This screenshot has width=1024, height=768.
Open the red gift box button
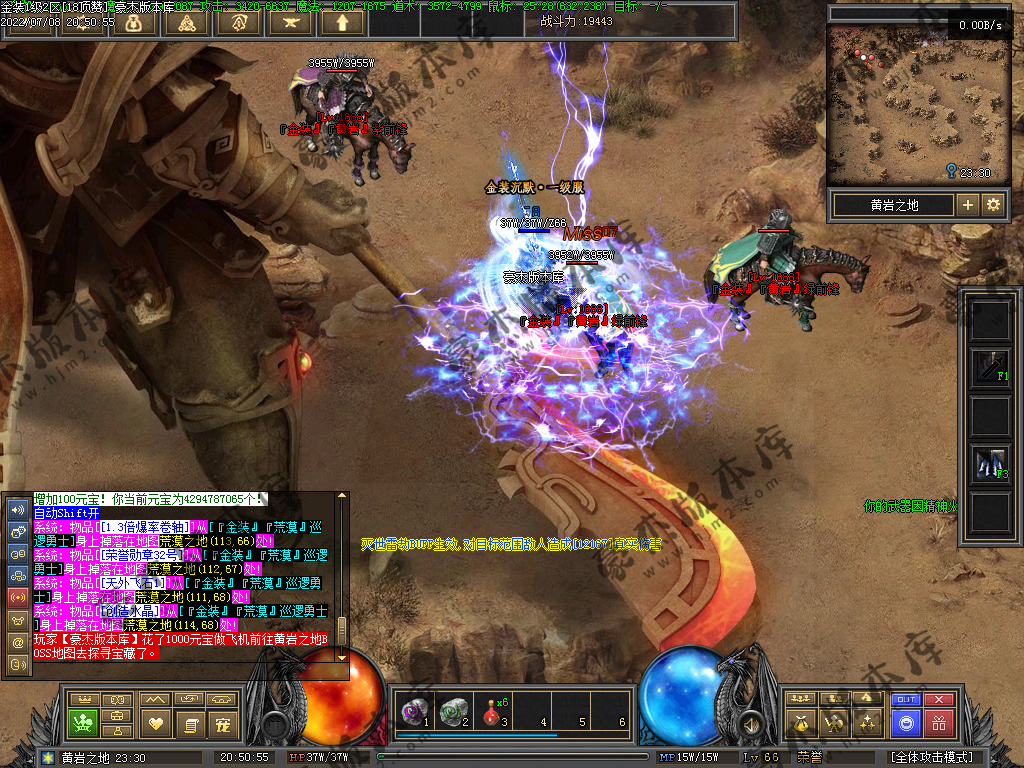click(x=938, y=722)
